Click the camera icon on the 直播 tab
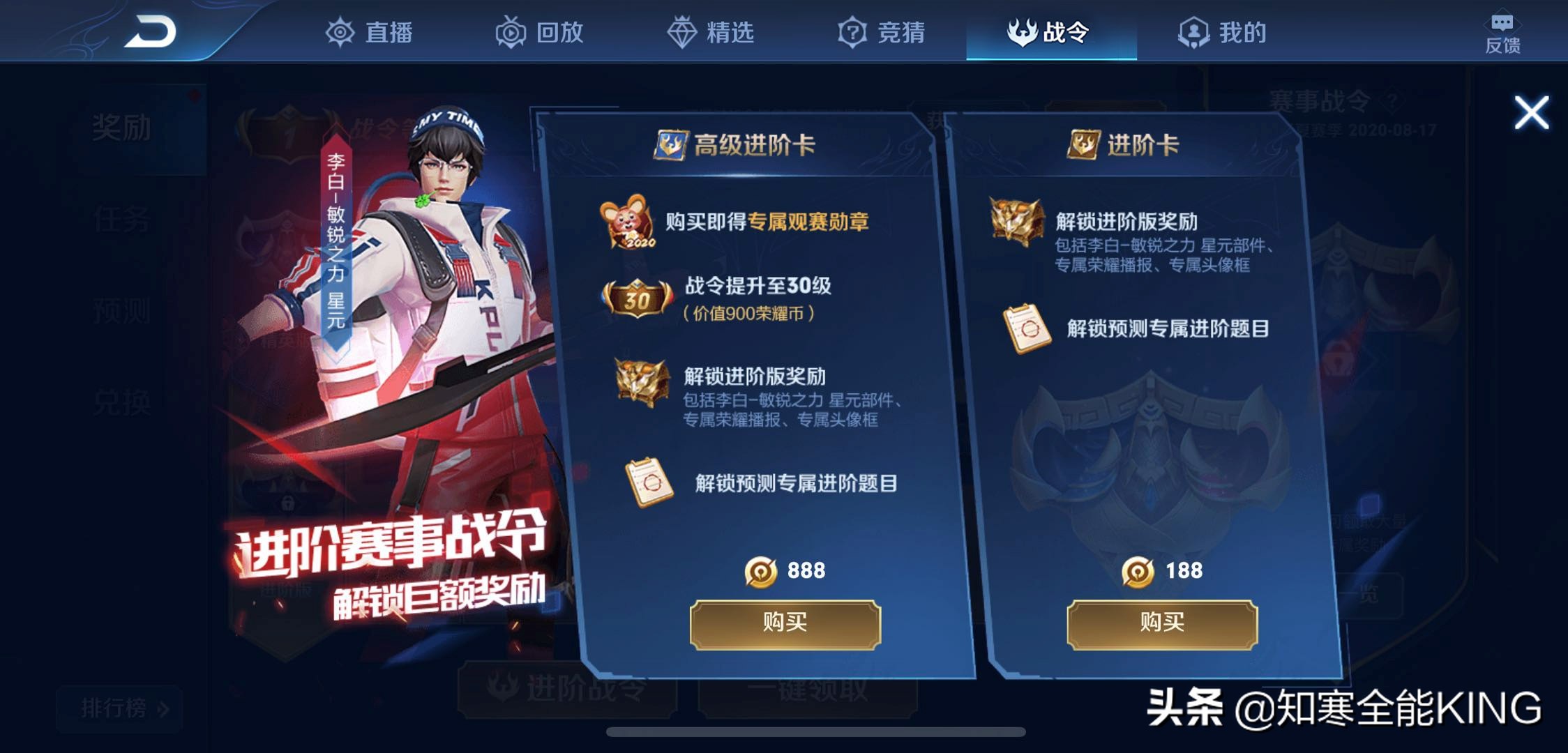This screenshot has height=753, width=1568. pos(340,31)
